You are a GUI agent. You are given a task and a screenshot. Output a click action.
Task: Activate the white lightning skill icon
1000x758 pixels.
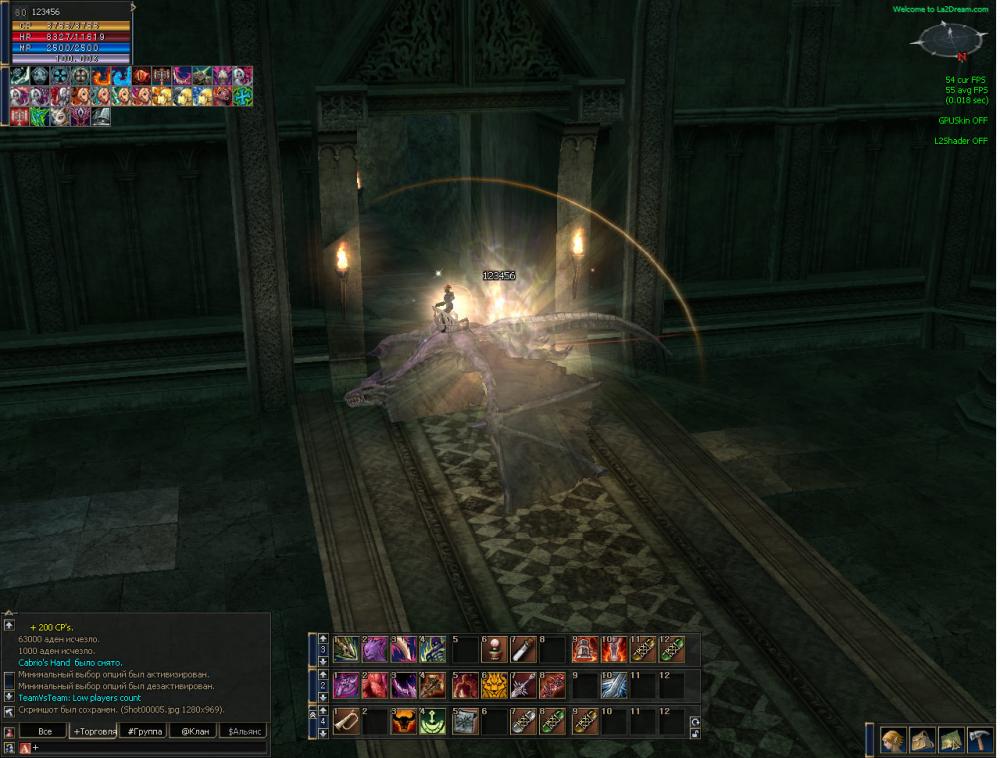[x=613, y=685]
